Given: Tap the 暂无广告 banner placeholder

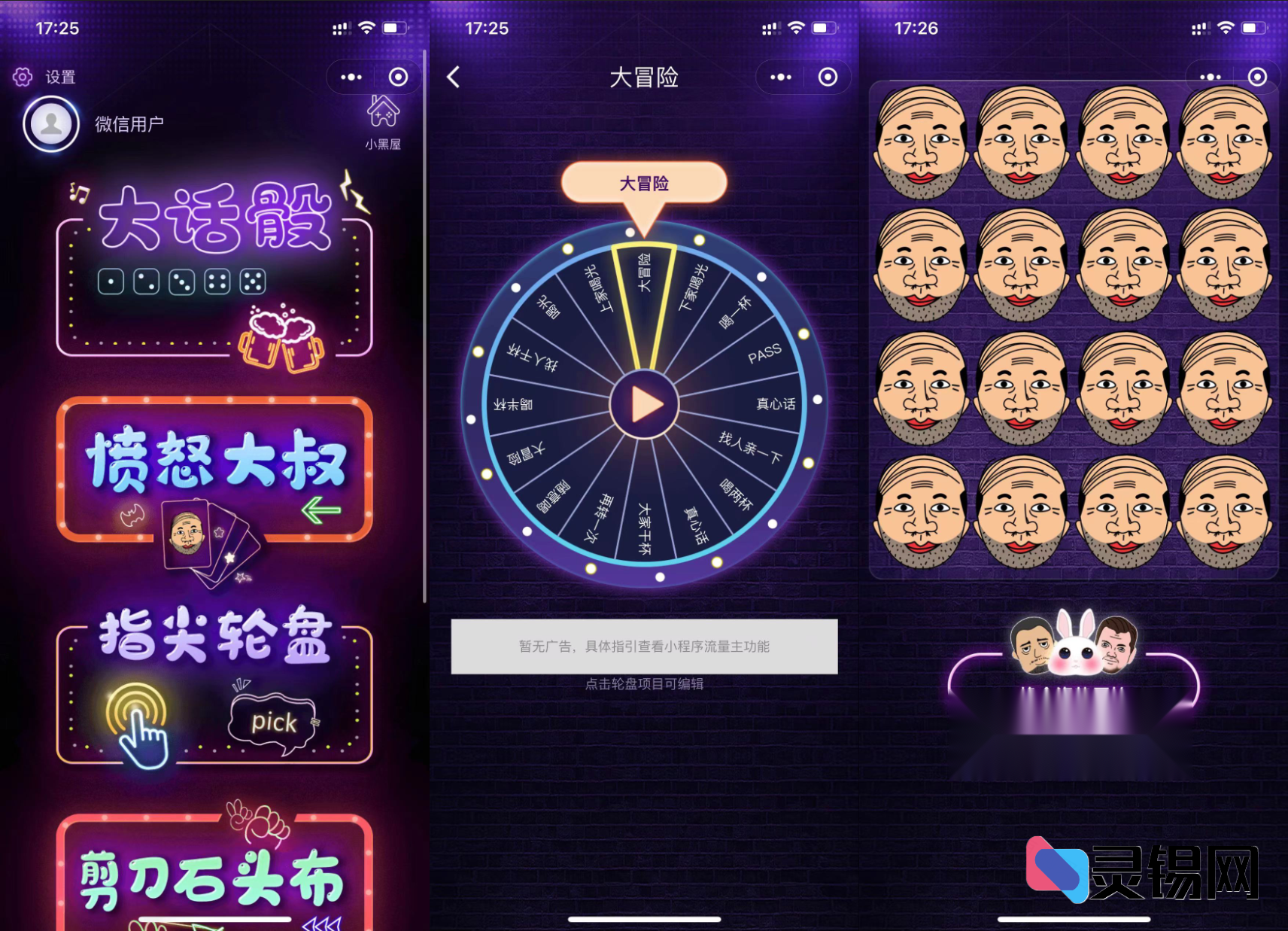Looking at the screenshot, I should coord(644,647).
